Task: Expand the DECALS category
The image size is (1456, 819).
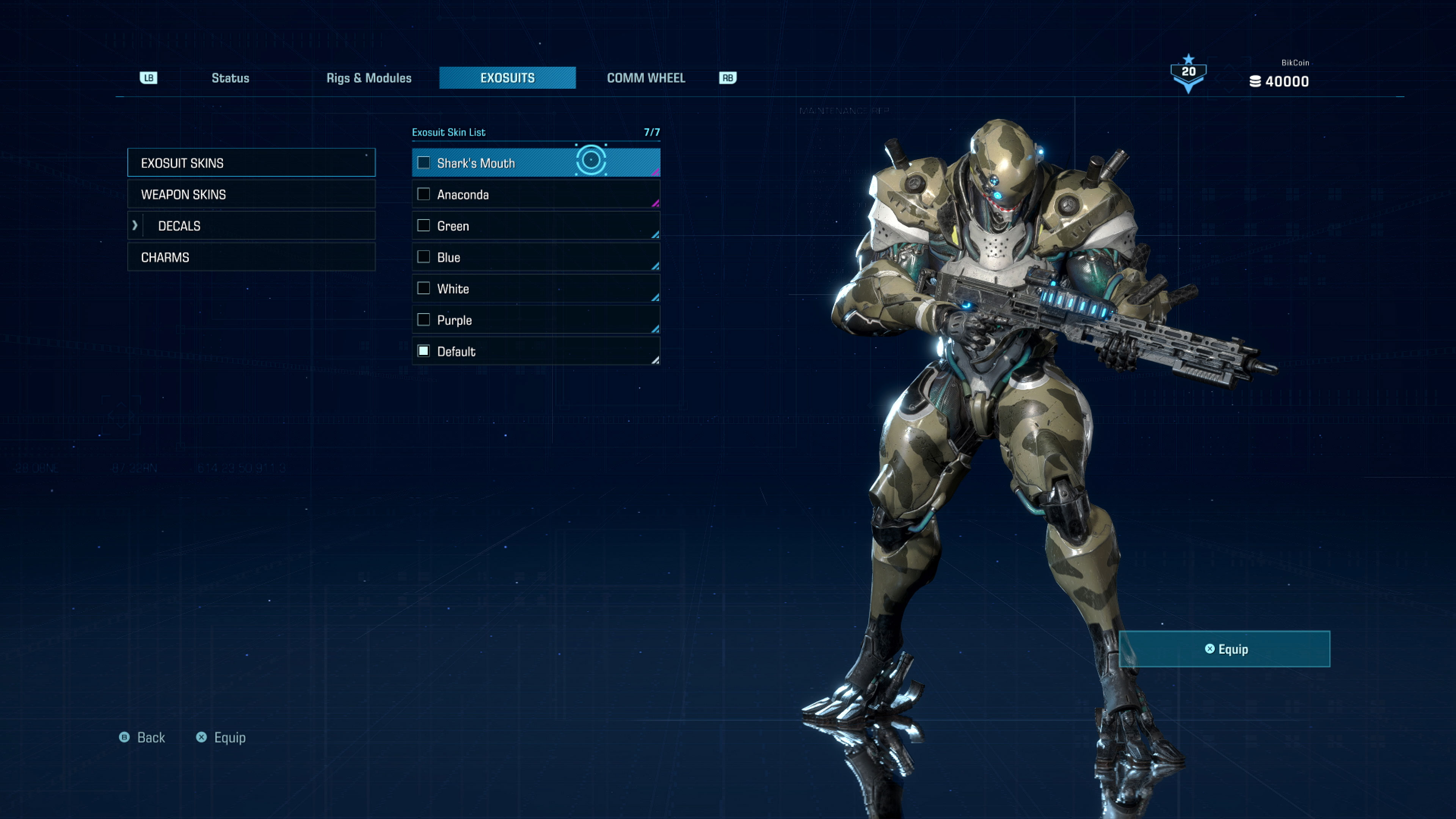Action: 251,226
